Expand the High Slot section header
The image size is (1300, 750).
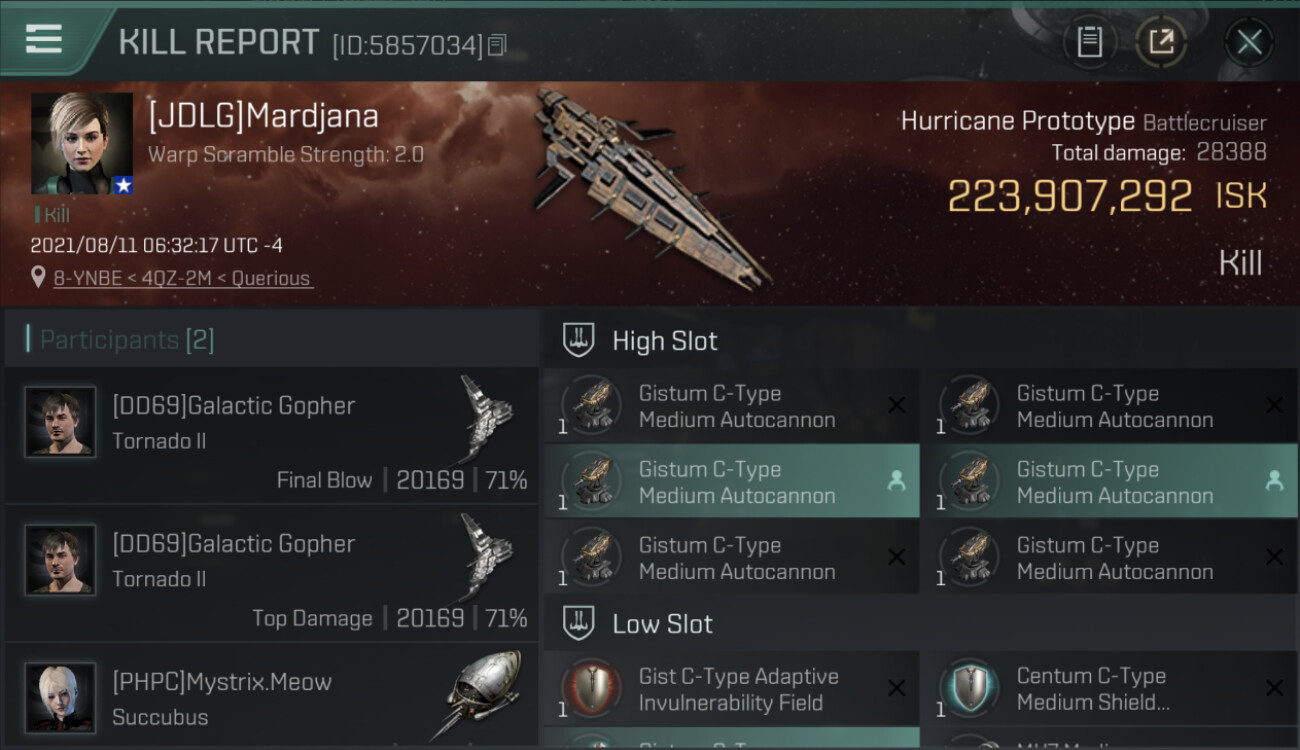pyautogui.click(x=664, y=341)
